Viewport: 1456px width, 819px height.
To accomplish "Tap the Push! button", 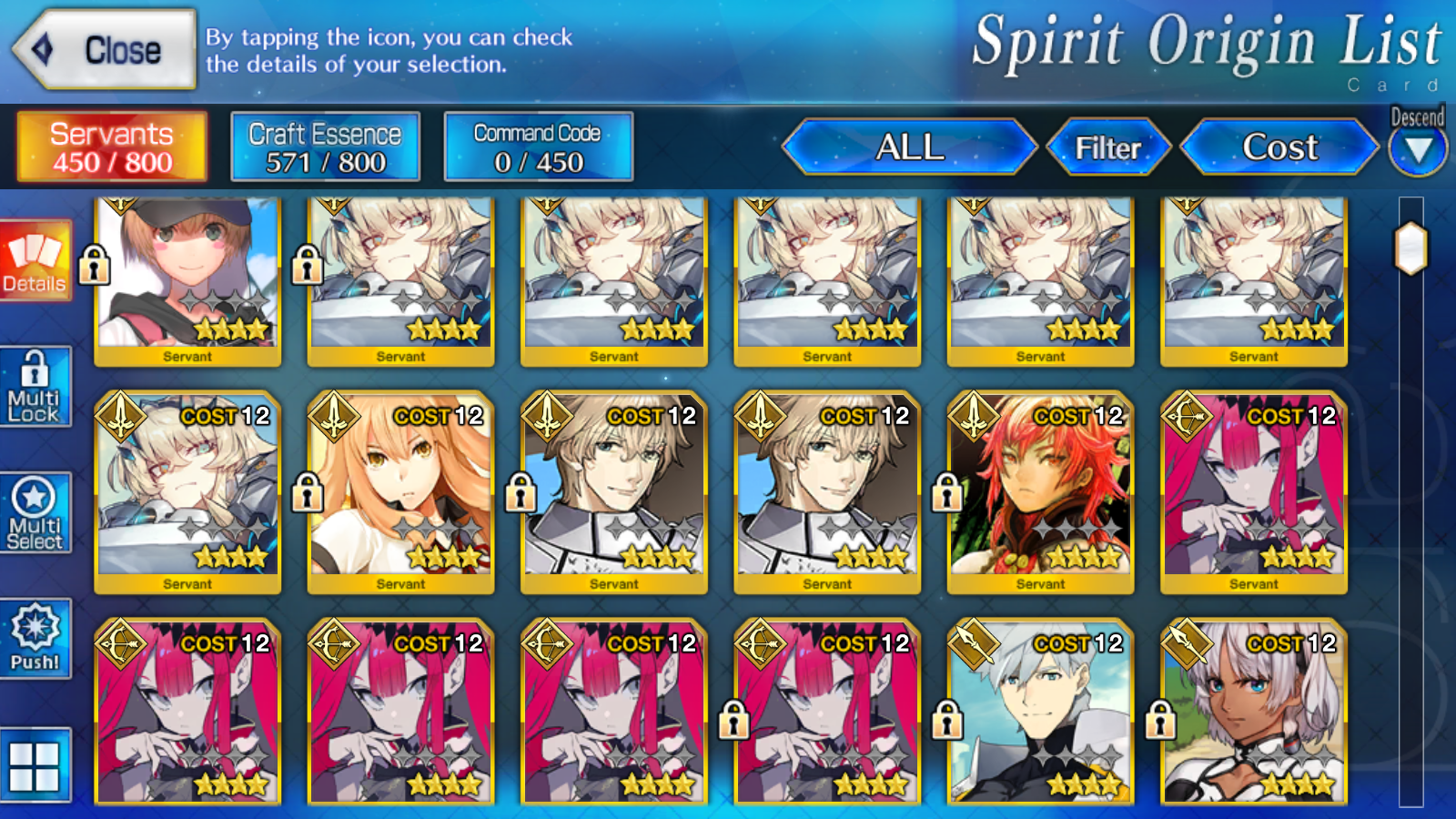I will coord(35,639).
